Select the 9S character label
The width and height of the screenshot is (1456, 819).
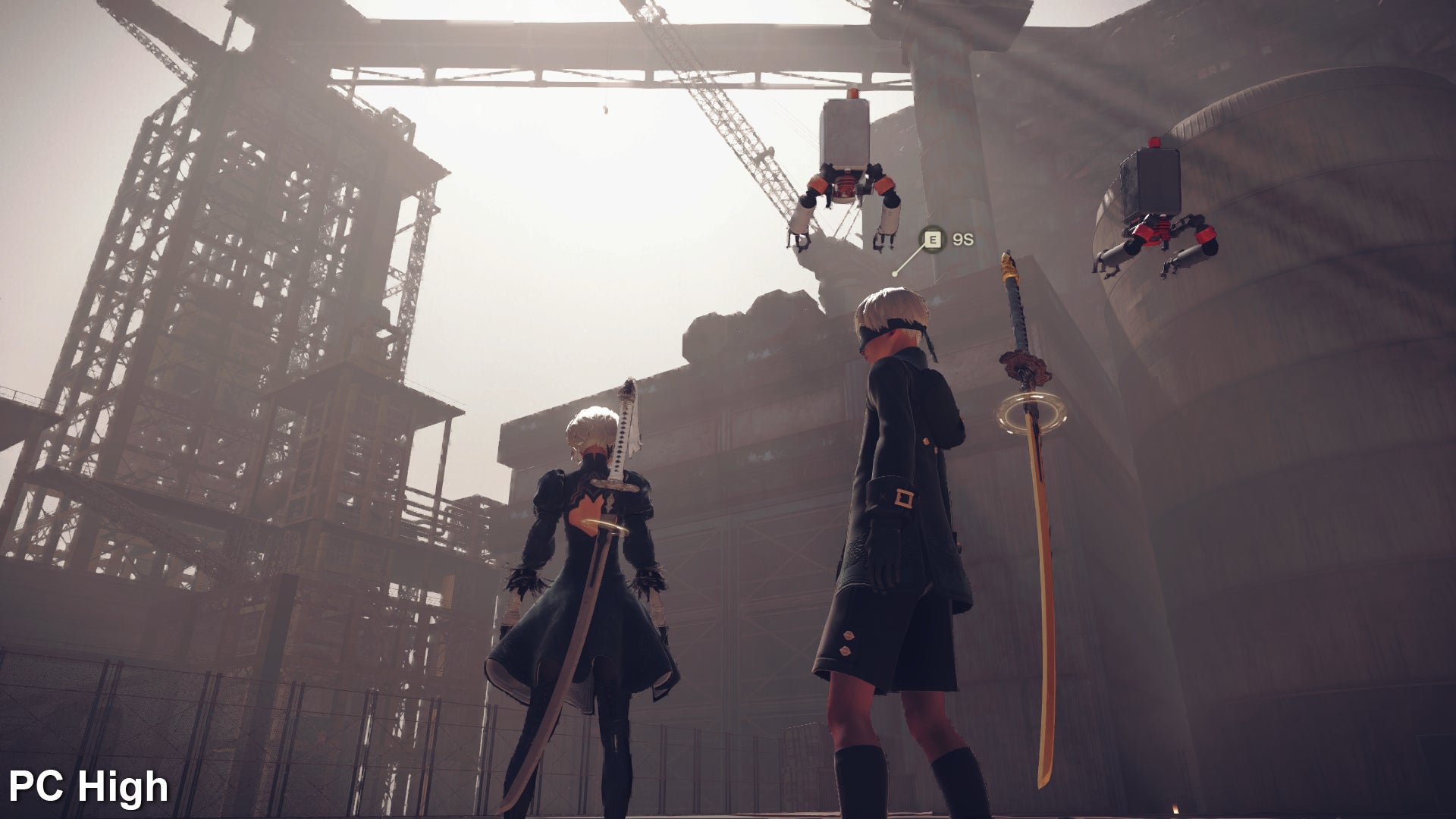pos(965,237)
